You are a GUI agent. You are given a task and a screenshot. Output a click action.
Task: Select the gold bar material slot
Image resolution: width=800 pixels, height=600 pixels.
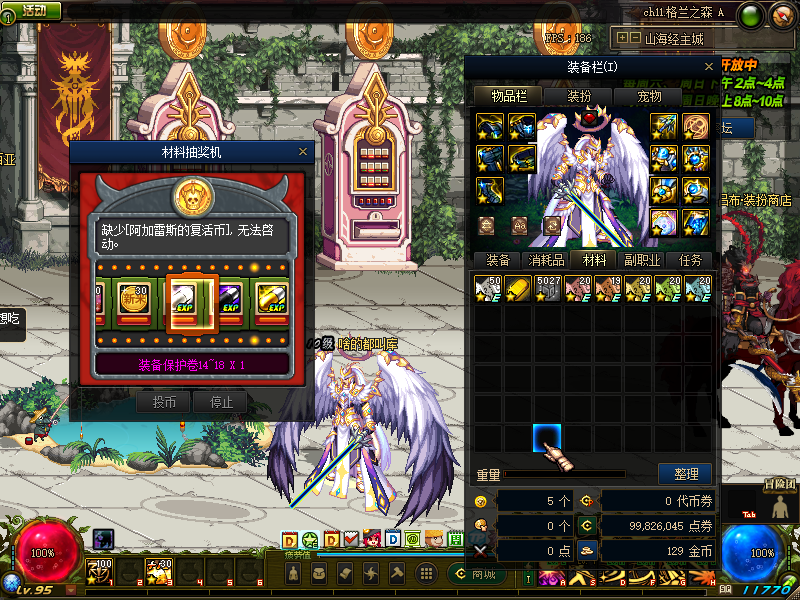pos(518,289)
